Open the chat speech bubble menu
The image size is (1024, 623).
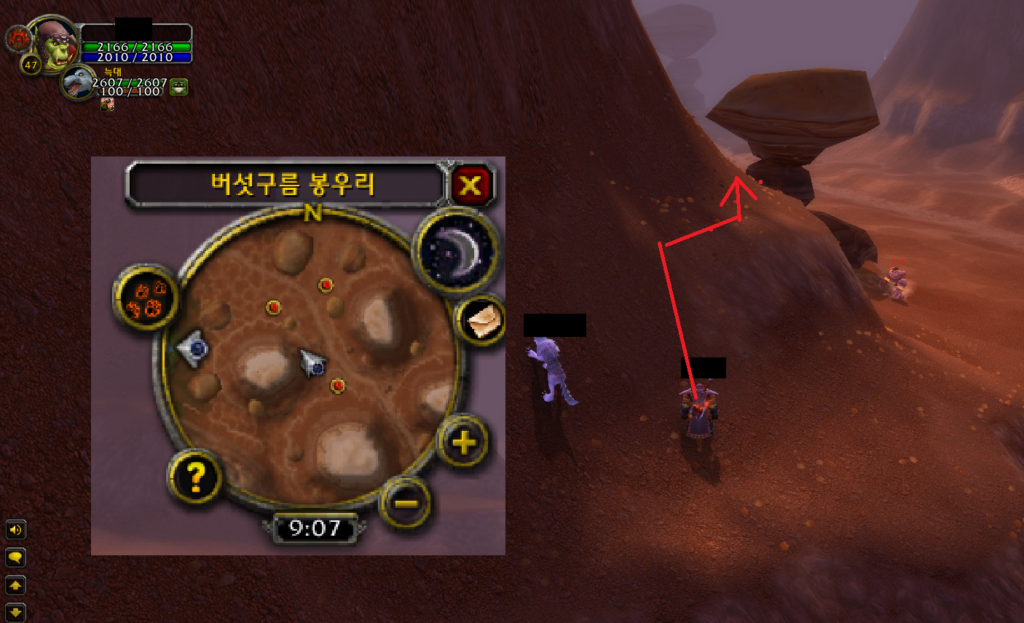16,557
